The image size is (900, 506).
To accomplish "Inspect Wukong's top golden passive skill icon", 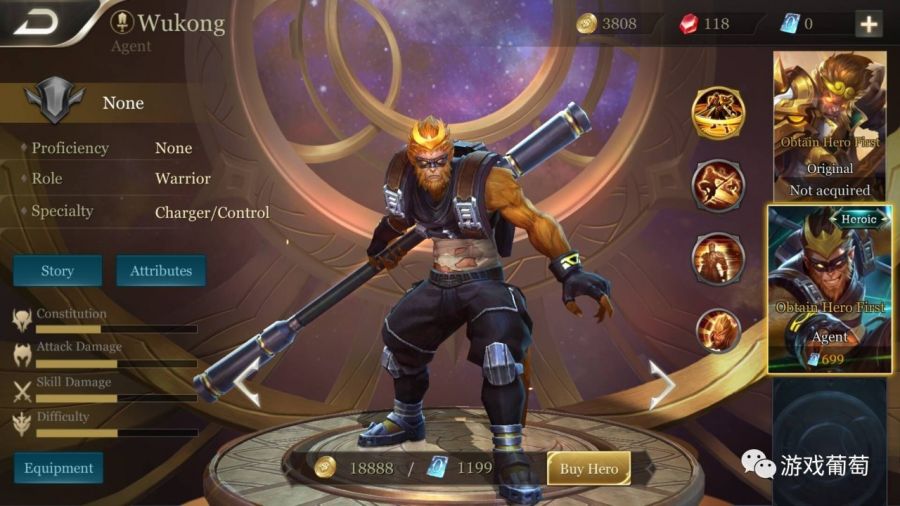I will [718, 112].
